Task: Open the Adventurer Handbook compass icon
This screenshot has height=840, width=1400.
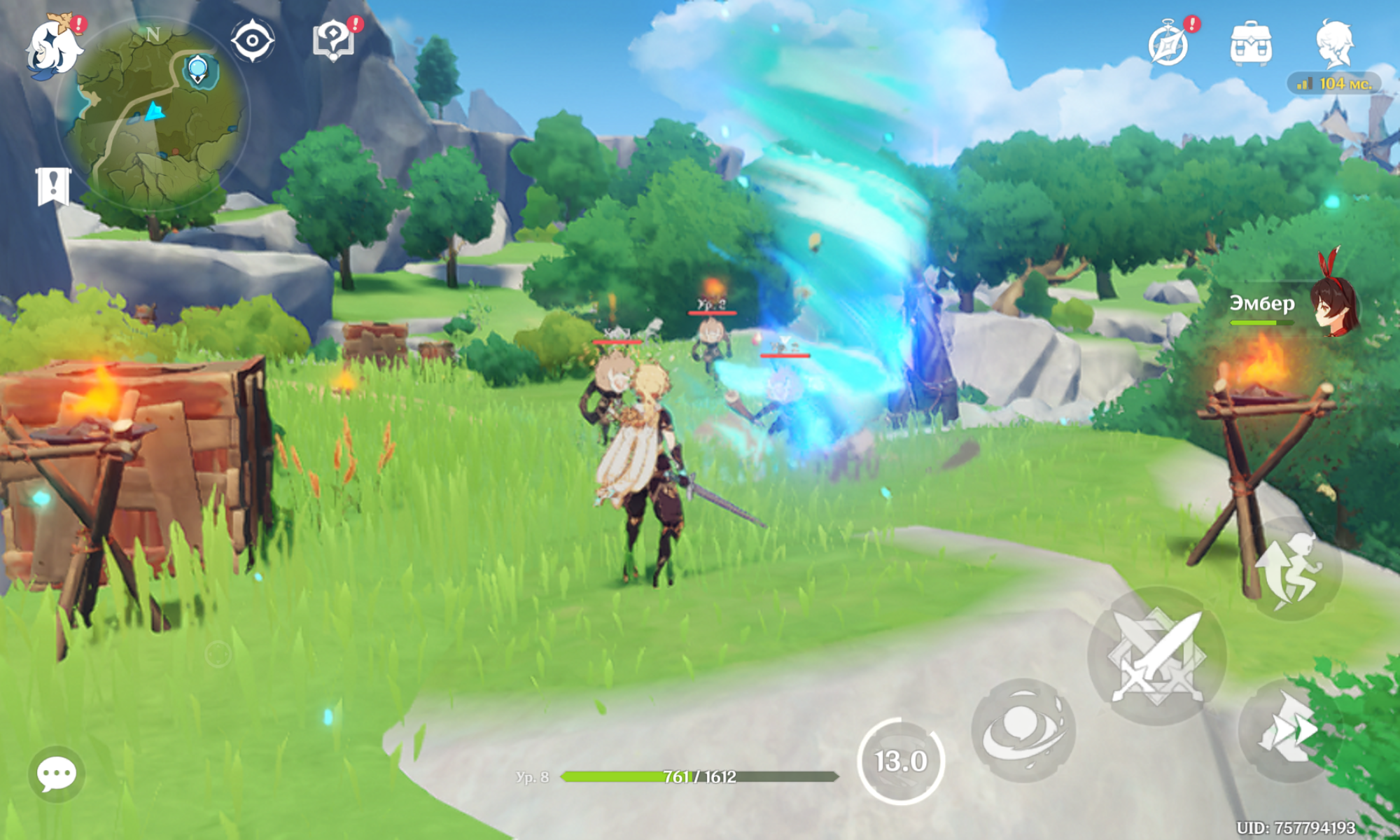Action: pyautogui.click(x=1169, y=45)
